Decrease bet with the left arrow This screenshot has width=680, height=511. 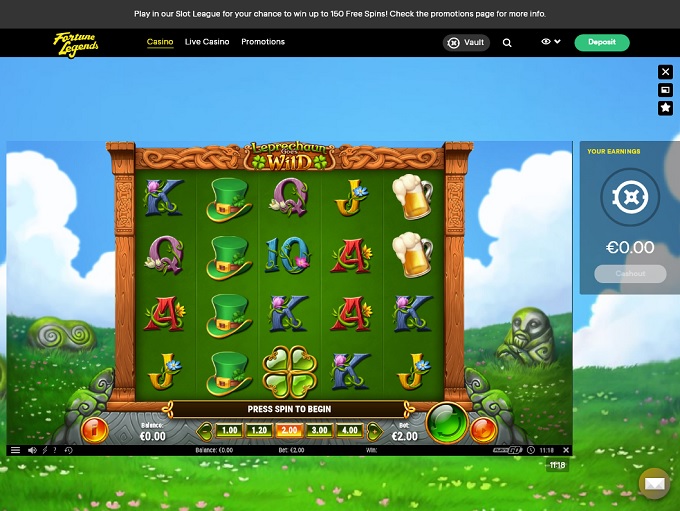tap(205, 431)
